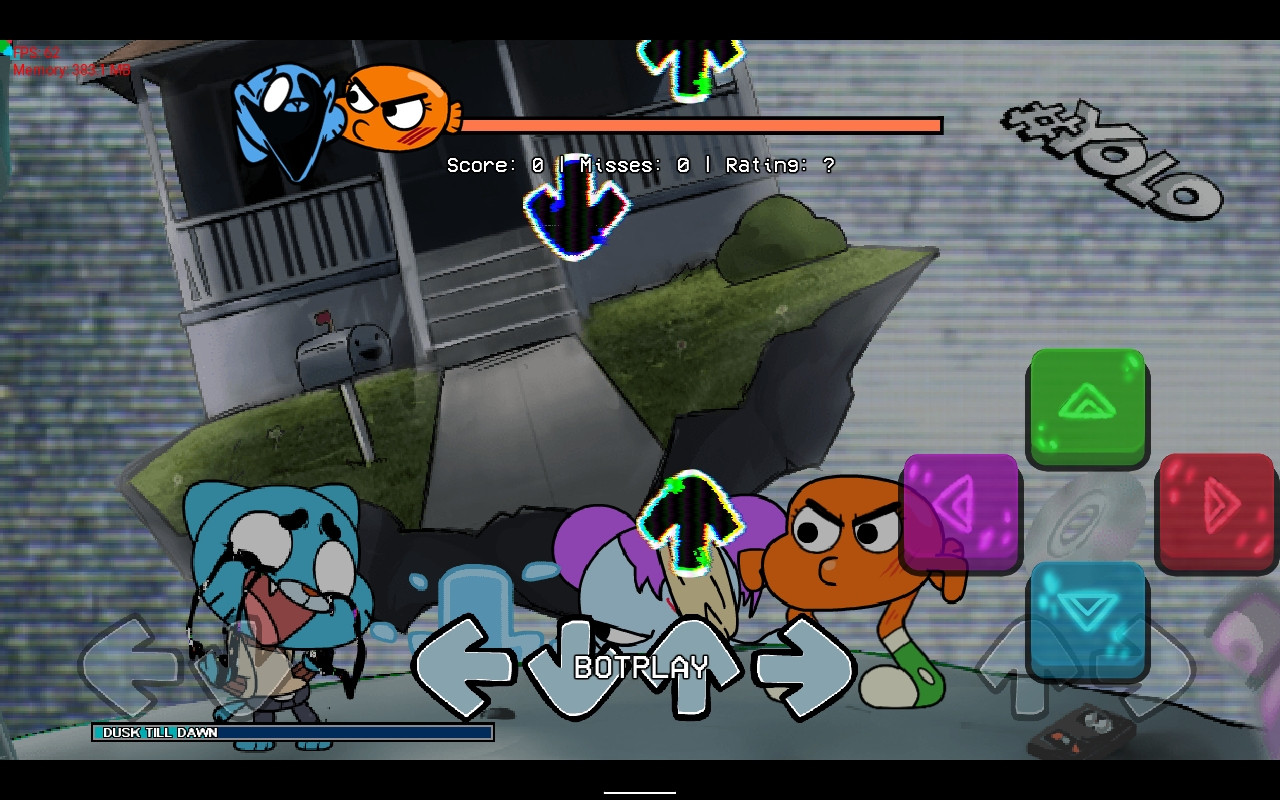Tap the DUSK TILL DAWN song progress bar

click(x=290, y=733)
